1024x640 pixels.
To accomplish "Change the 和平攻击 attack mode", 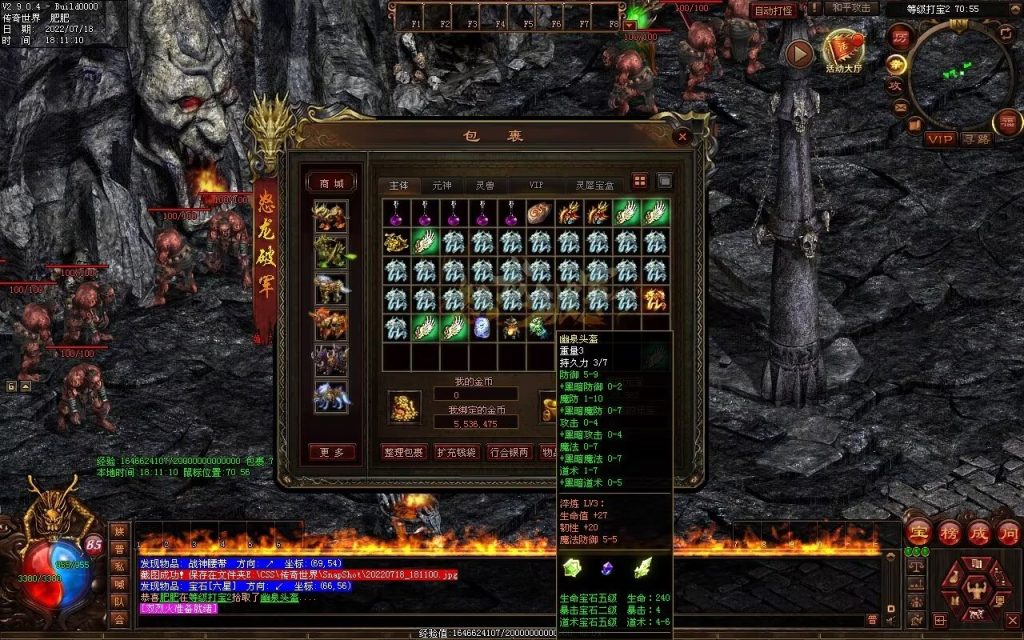I will click(852, 9).
